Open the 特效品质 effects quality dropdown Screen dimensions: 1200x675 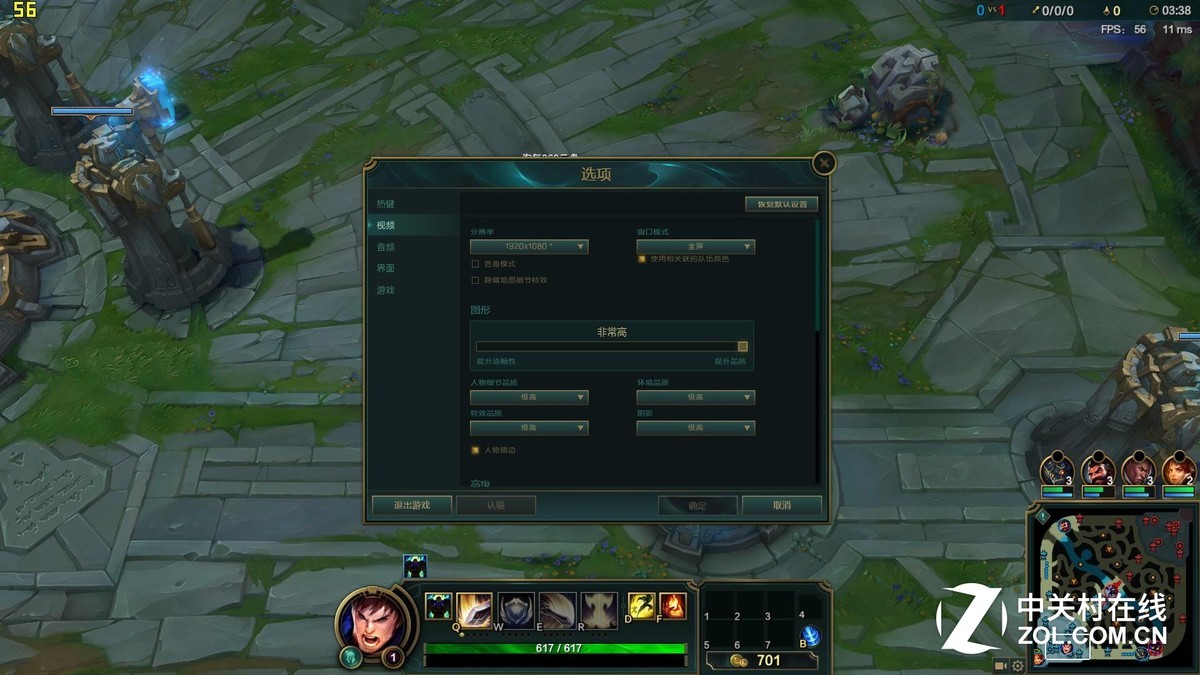pyautogui.click(x=529, y=428)
